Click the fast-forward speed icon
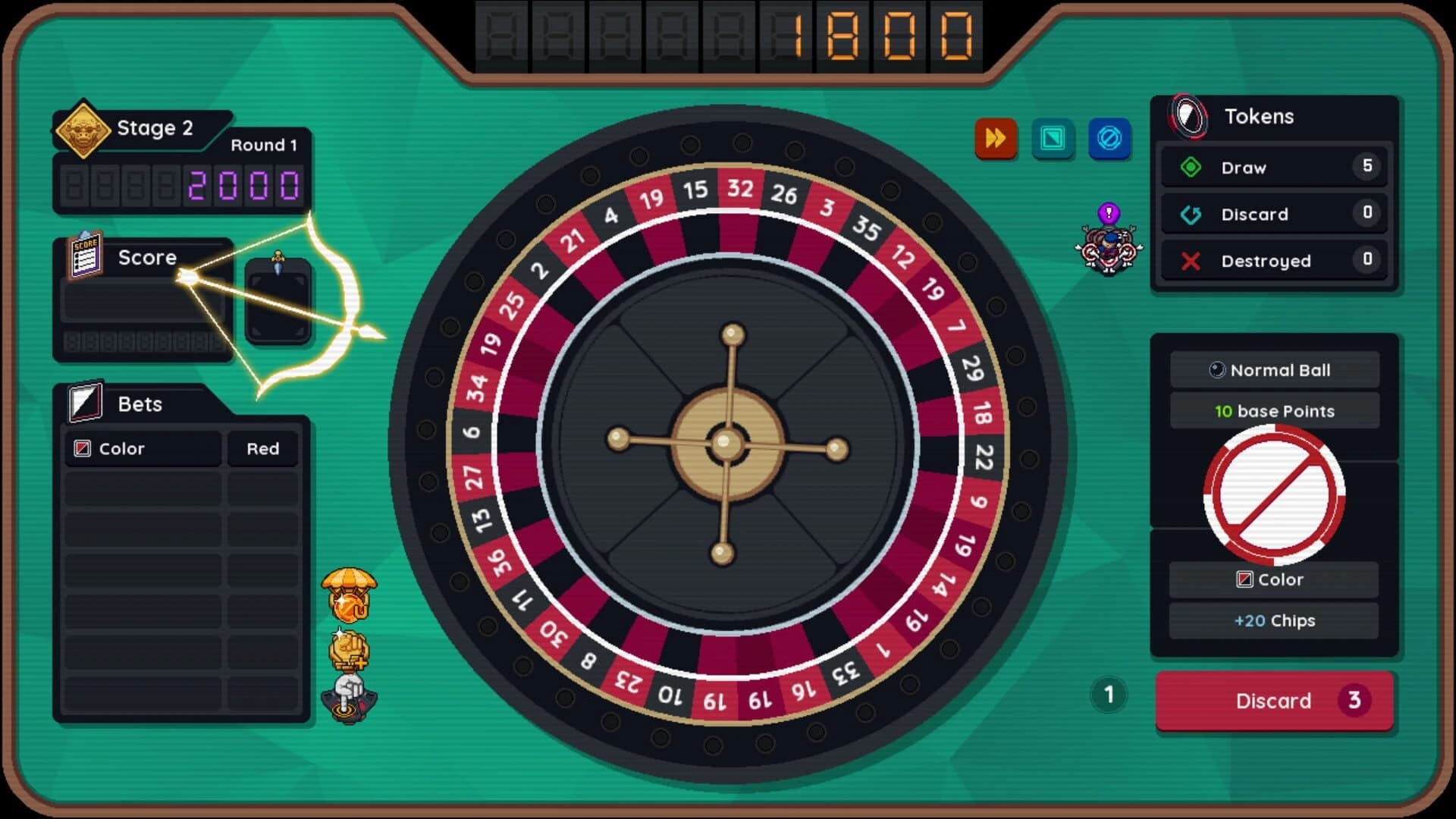 click(x=996, y=139)
